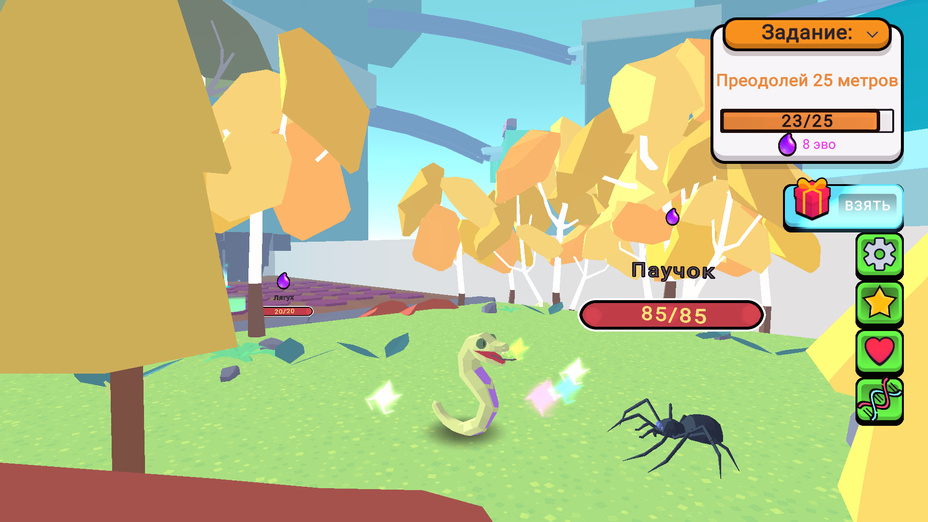Open the yellow star menu

[880, 303]
